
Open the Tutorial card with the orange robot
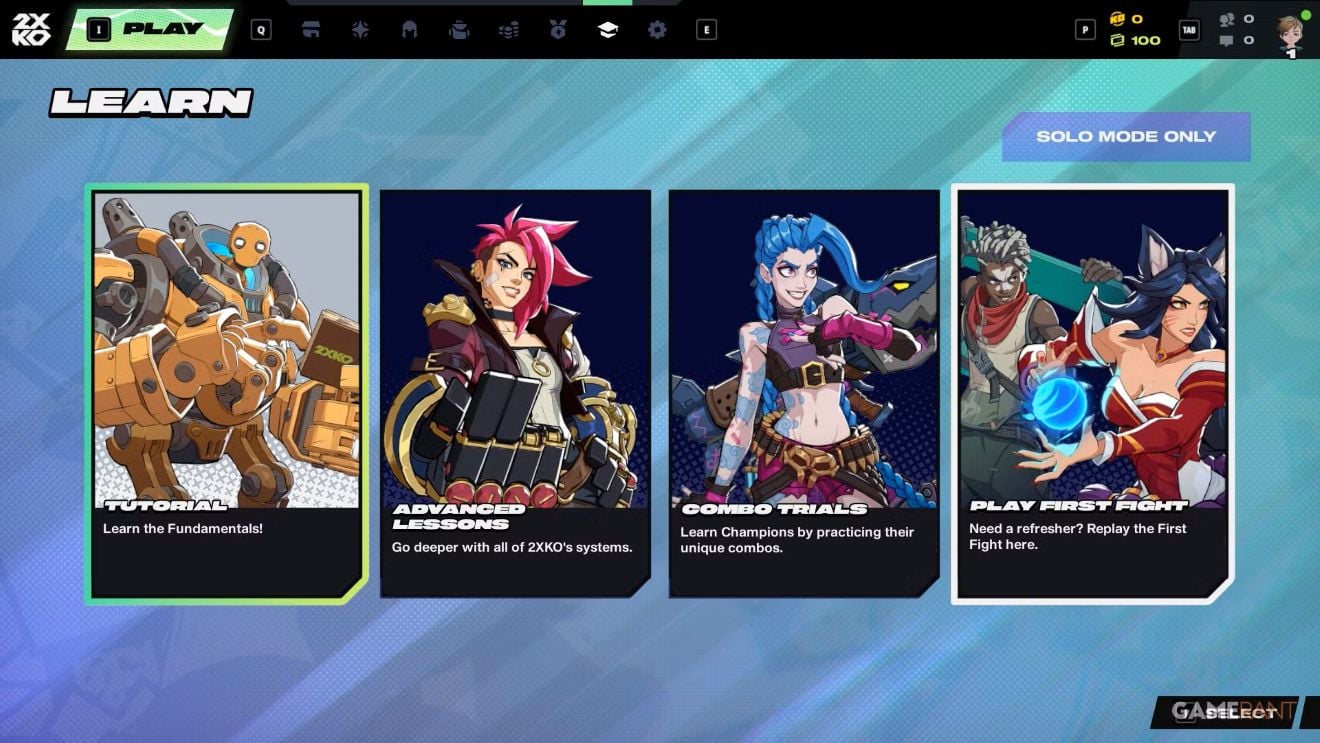227,394
